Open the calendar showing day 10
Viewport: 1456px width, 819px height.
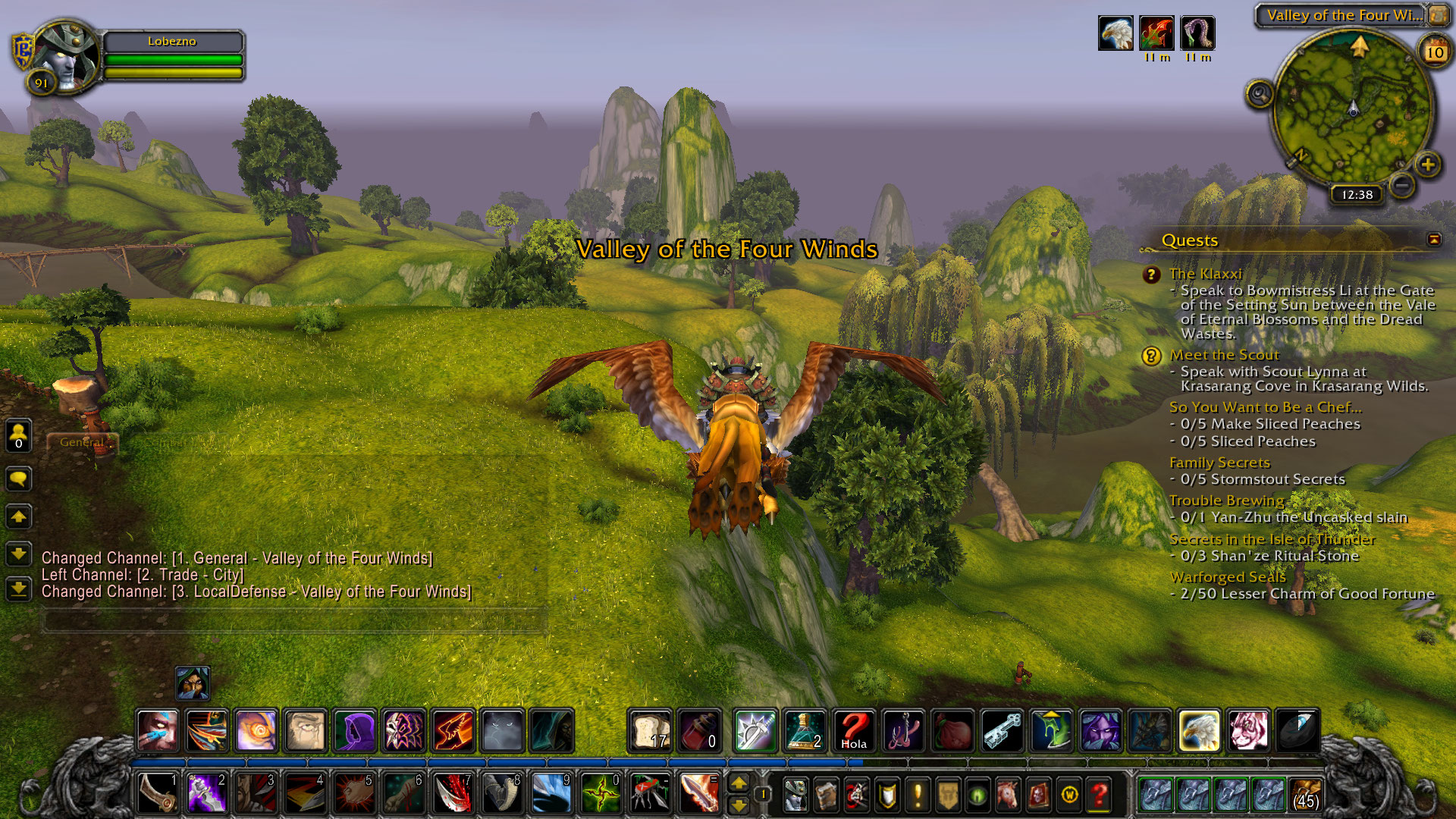[x=1435, y=52]
